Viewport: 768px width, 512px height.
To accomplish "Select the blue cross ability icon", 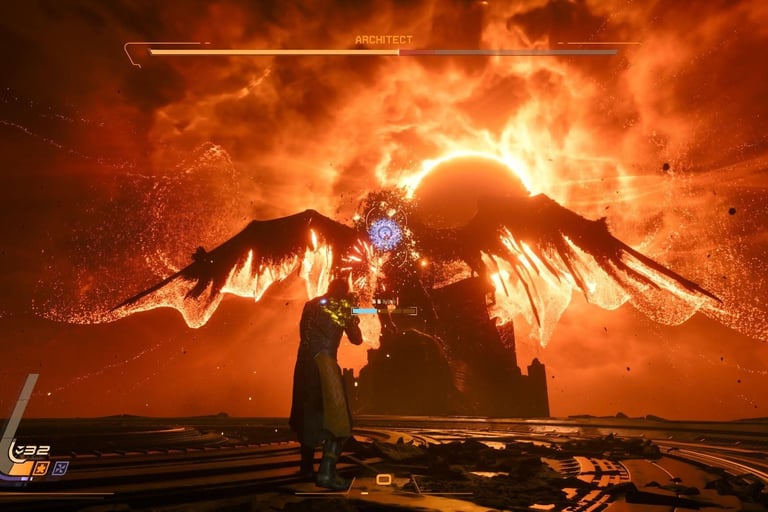I will tap(60, 468).
